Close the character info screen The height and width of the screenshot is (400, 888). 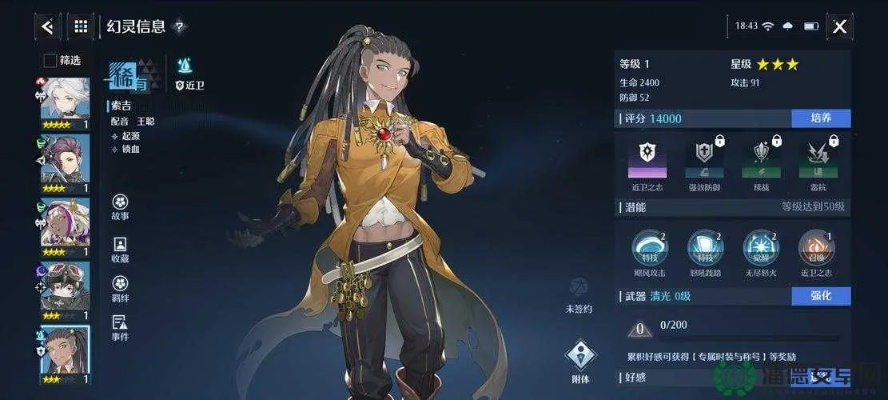click(x=840, y=26)
